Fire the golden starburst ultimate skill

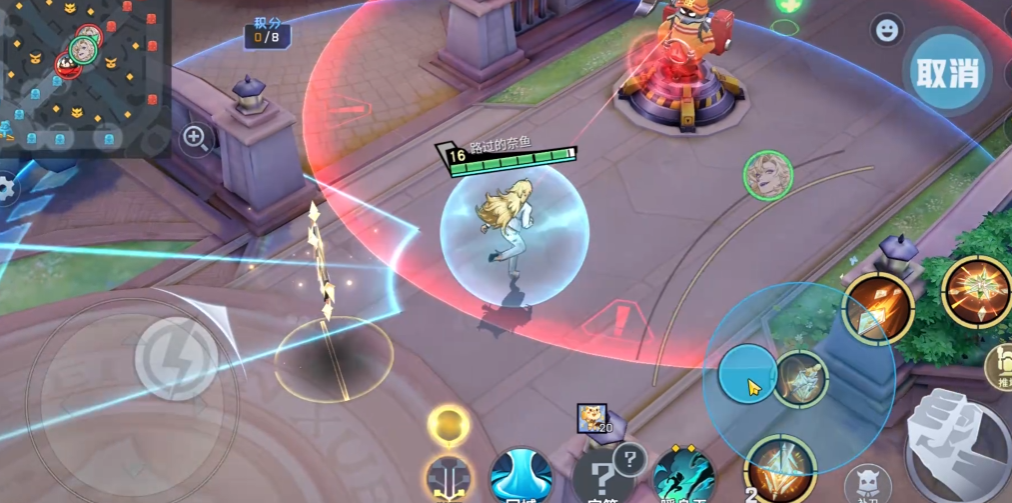point(976,290)
